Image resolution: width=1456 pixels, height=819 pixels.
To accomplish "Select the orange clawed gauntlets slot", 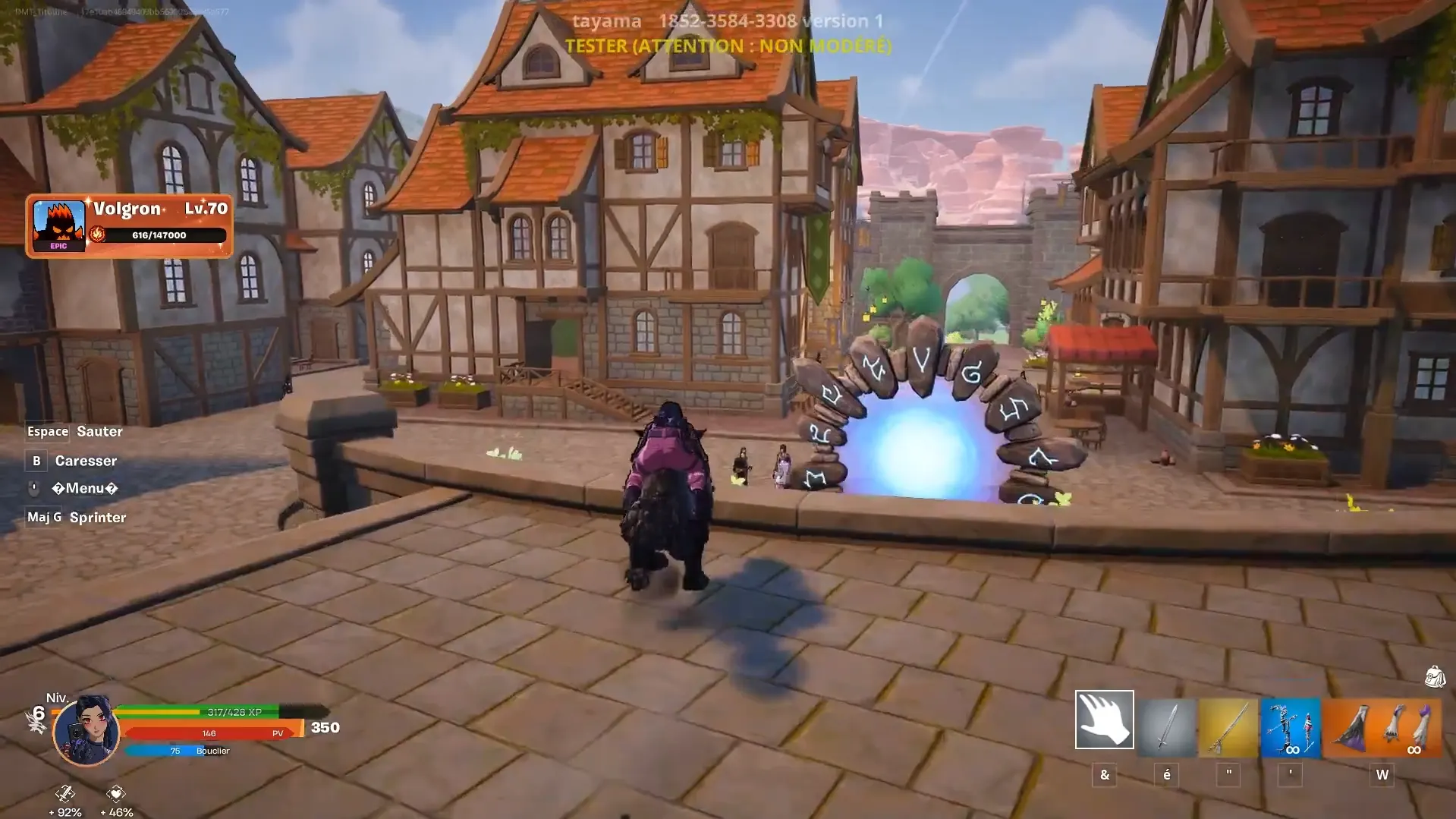I will [1382, 728].
